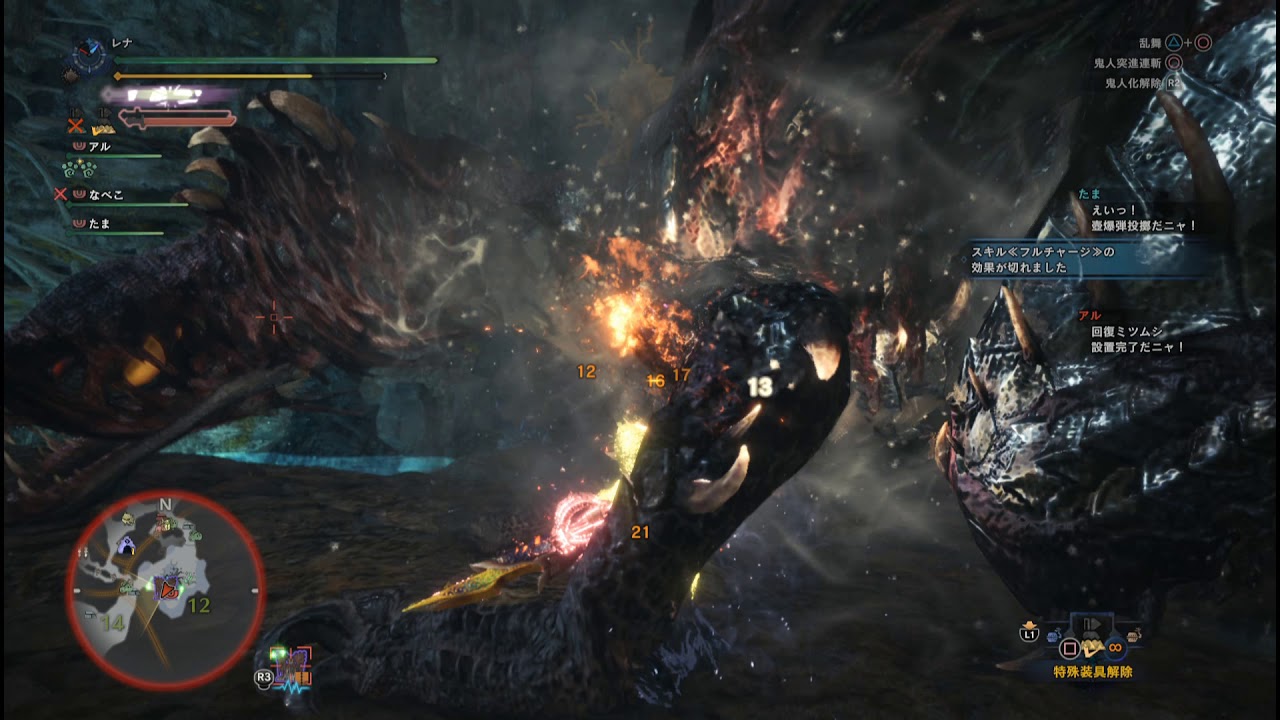Click the quest clock dial icon
Viewport: 1280px width, 720px height.
click(x=90, y=57)
